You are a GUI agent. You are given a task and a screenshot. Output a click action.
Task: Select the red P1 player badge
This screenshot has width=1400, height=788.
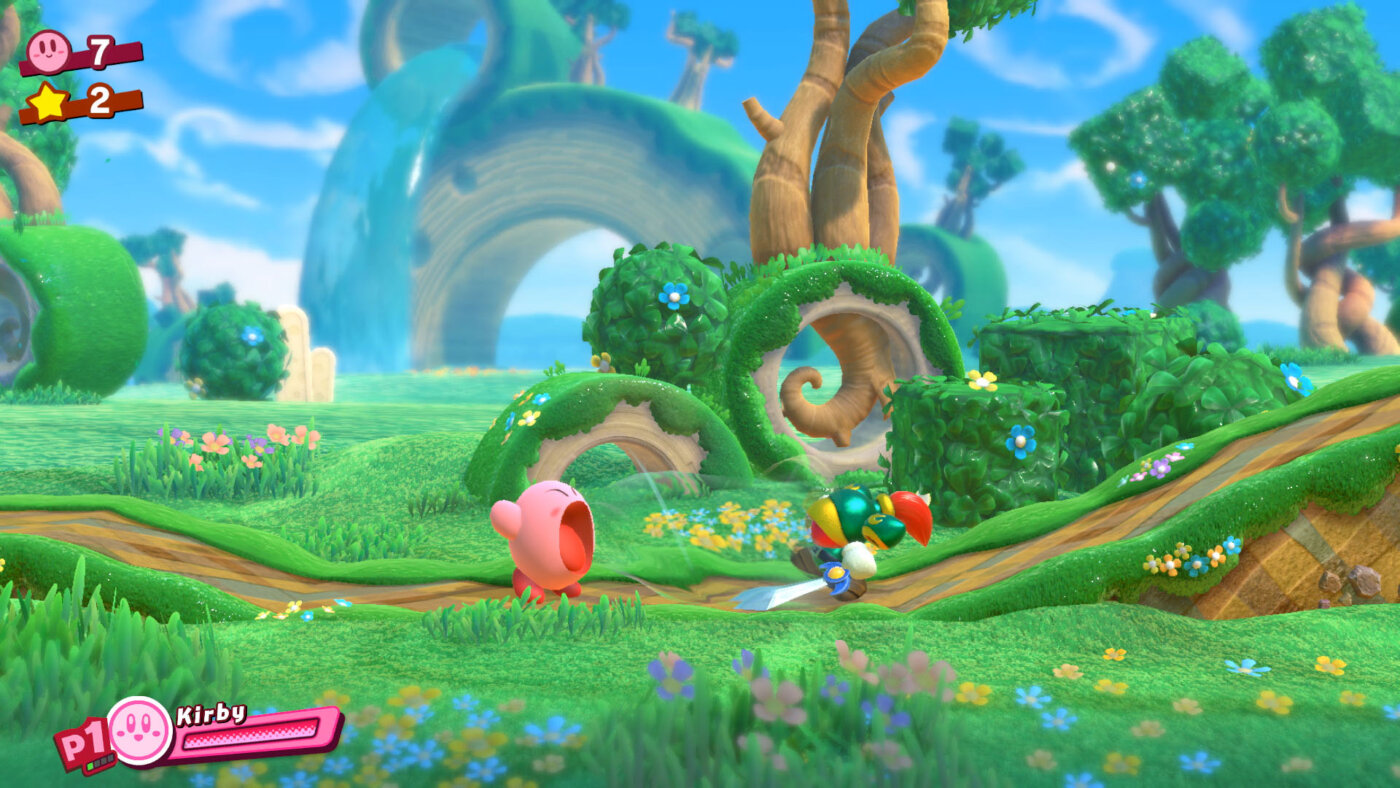click(81, 745)
